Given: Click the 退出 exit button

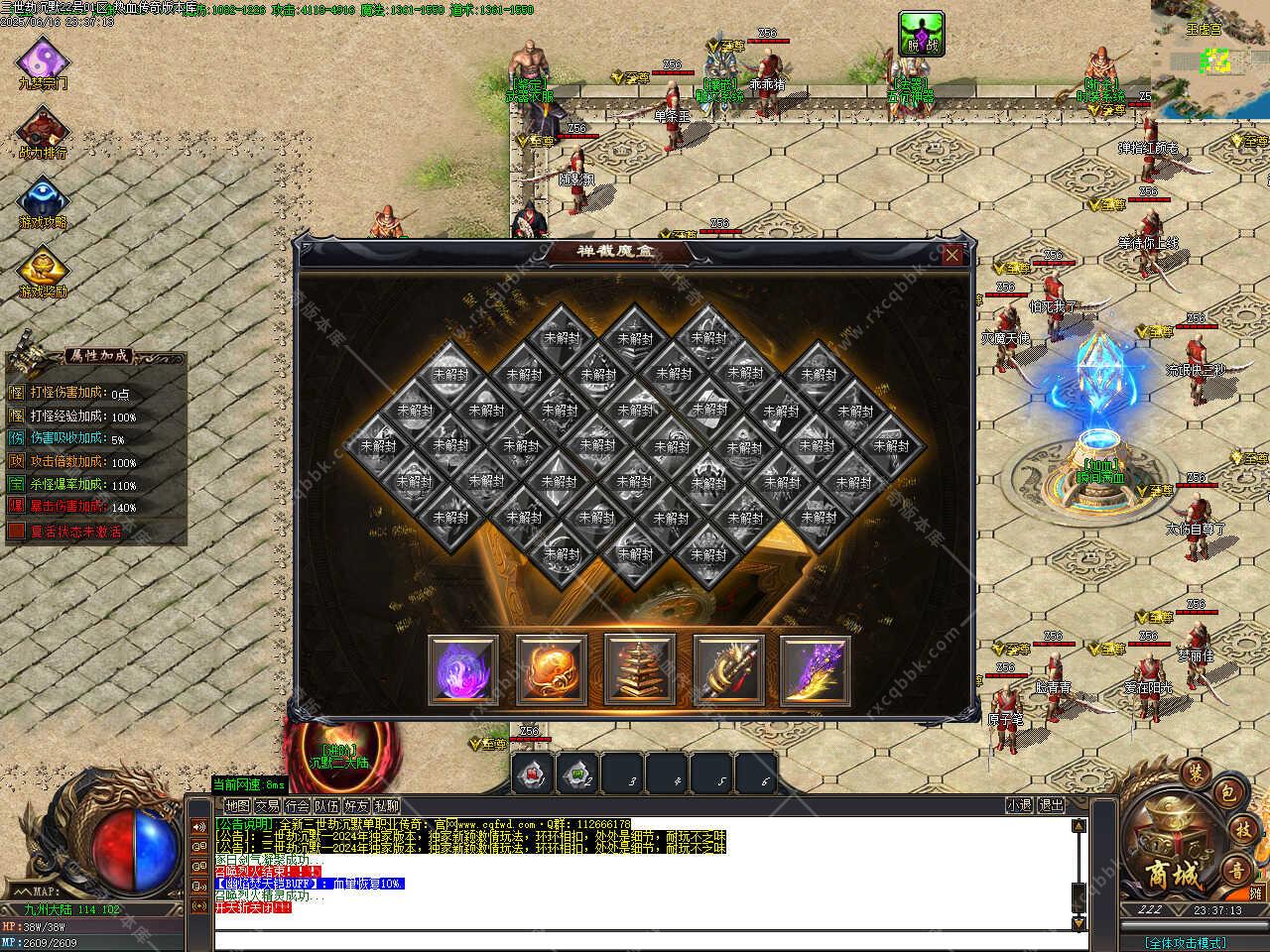Looking at the screenshot, I should [x=1051, y=806].
